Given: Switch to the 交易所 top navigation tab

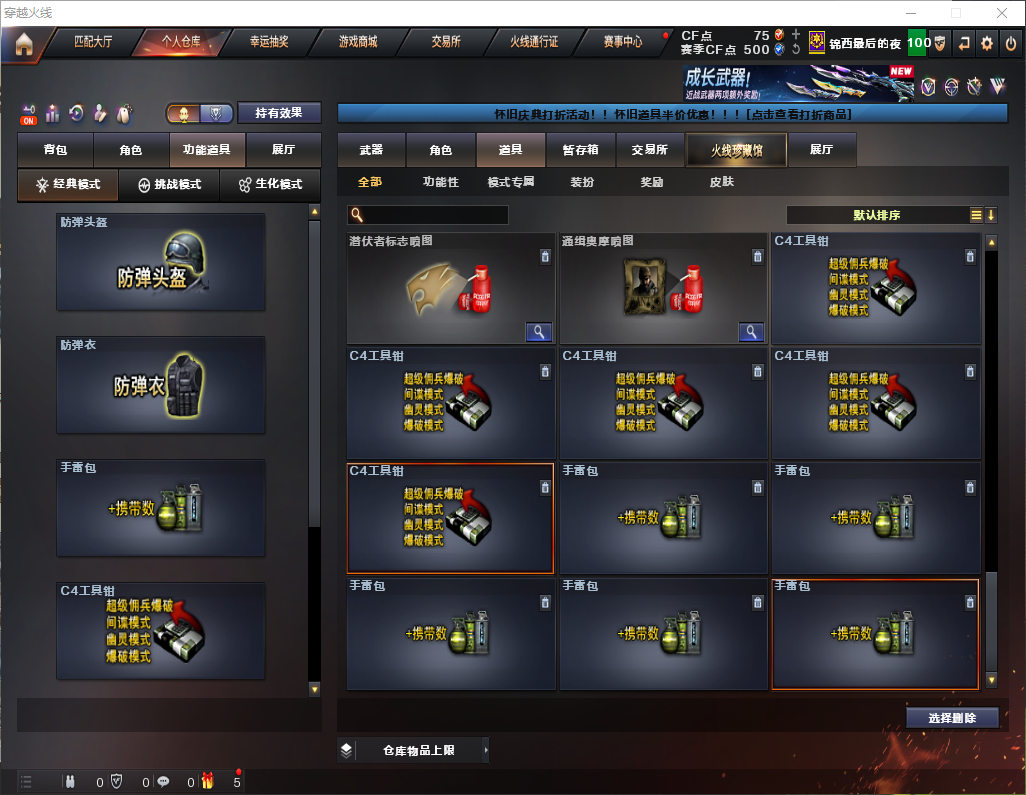Looking at the screenshot, I should pyautogui.click(x=446, y=42).
